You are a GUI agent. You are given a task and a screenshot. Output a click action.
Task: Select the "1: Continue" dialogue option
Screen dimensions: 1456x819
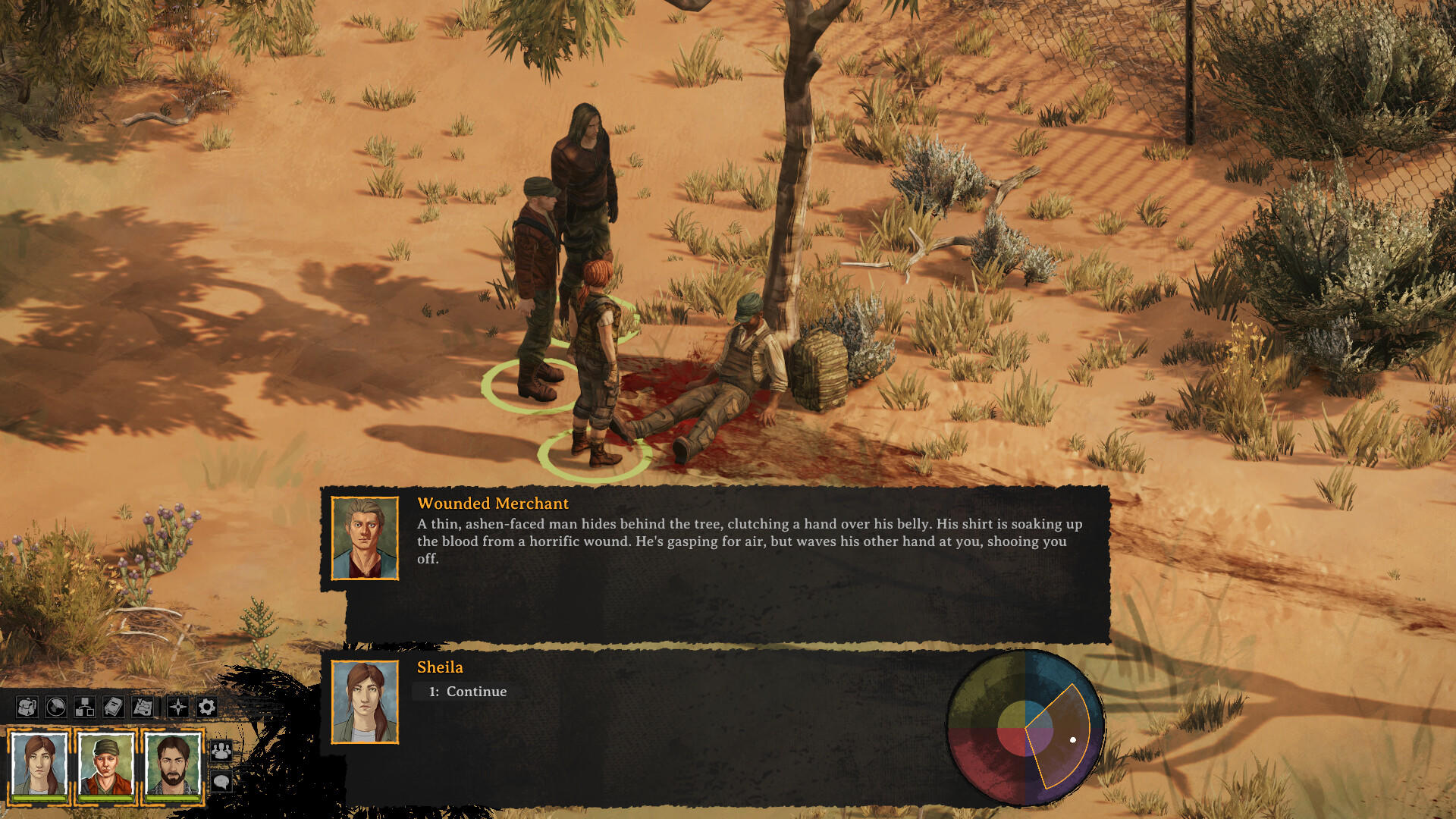tap(468, 692)
